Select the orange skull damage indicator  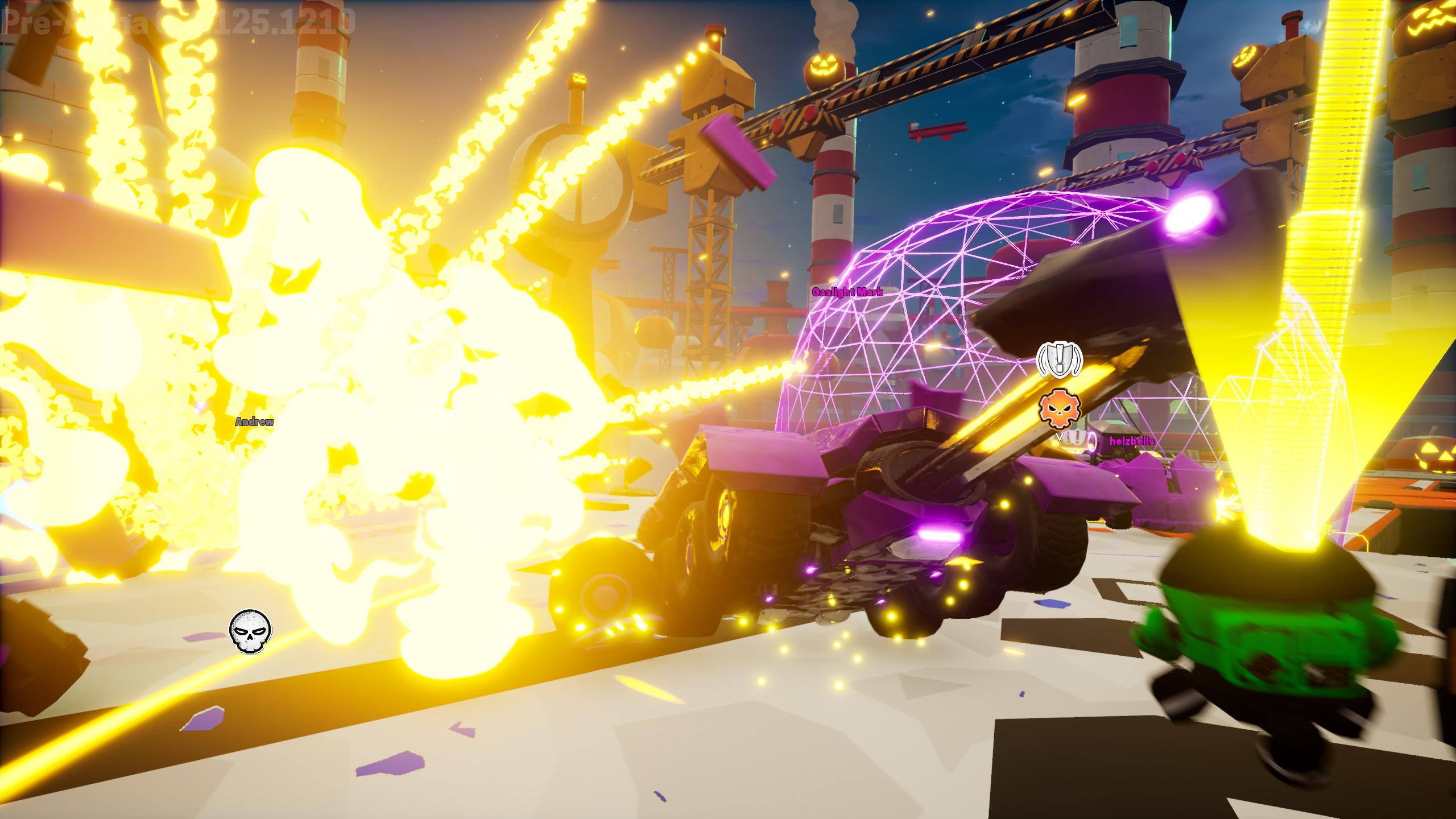tap(1059, 409)
